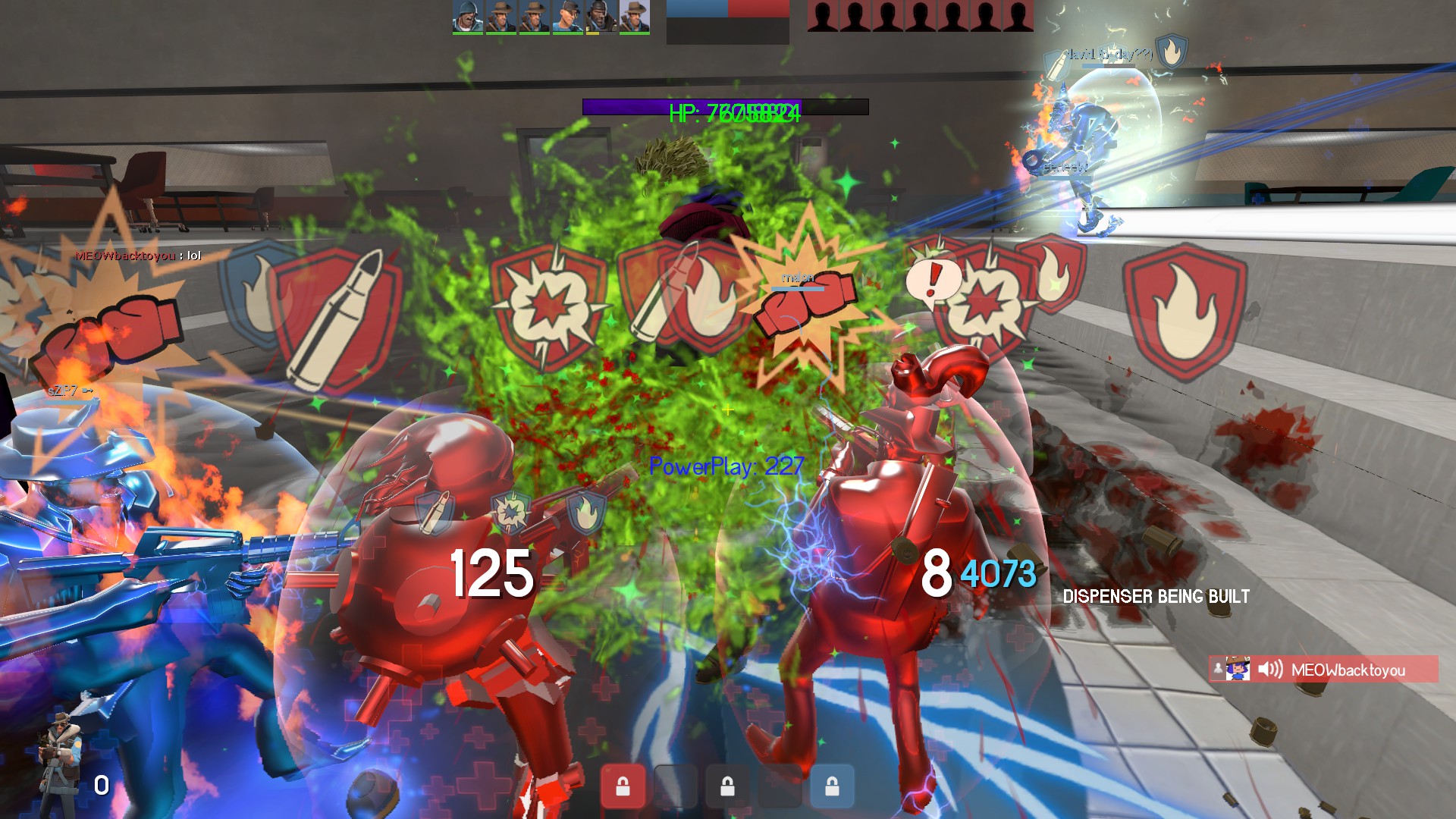Open the MEOWbacktoyou voice chat indicator
The height and width of the screenshot is (819, 1456).
[x=1323, y=670]
